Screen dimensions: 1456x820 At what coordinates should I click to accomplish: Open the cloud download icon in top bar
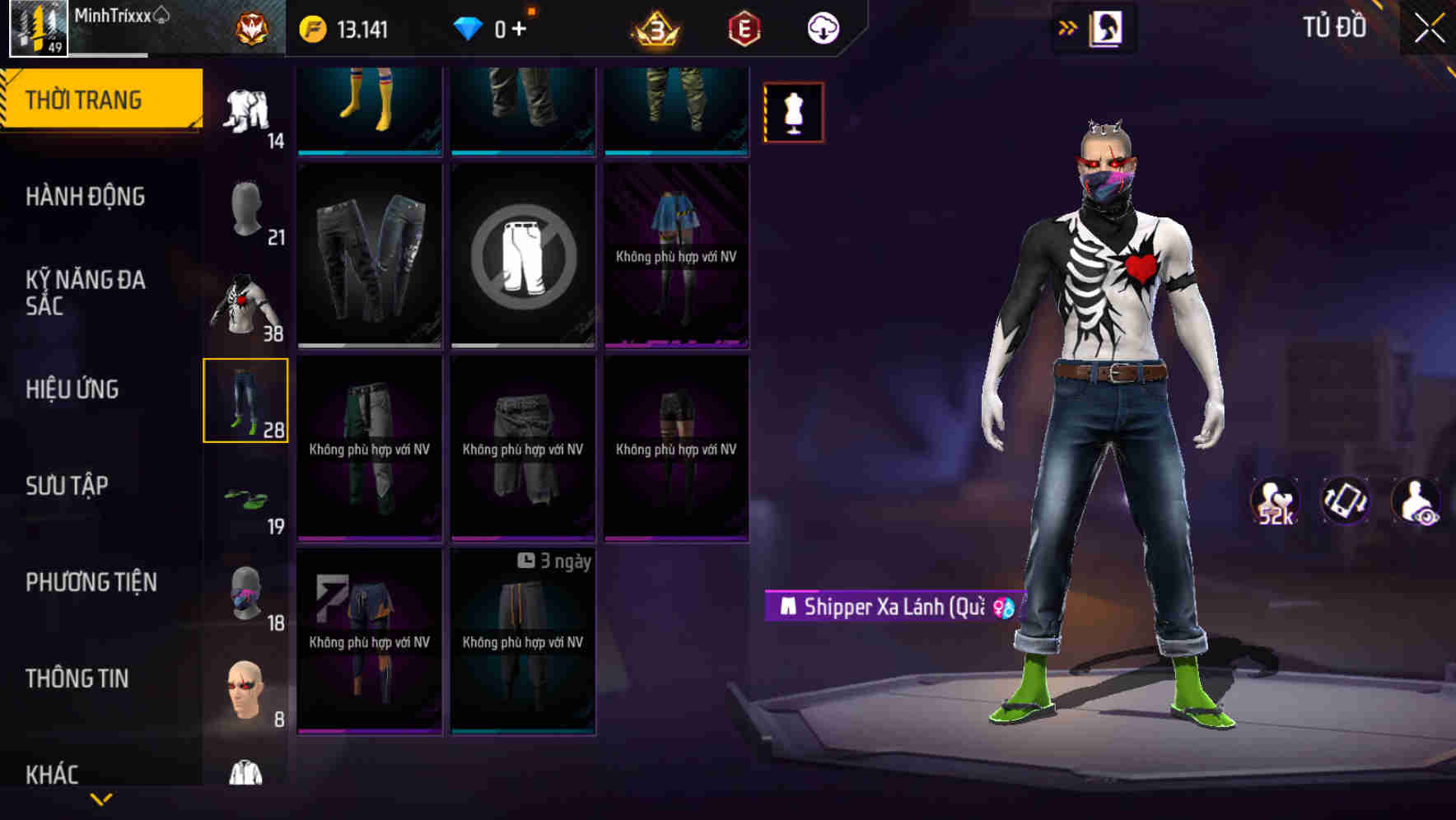823,27
